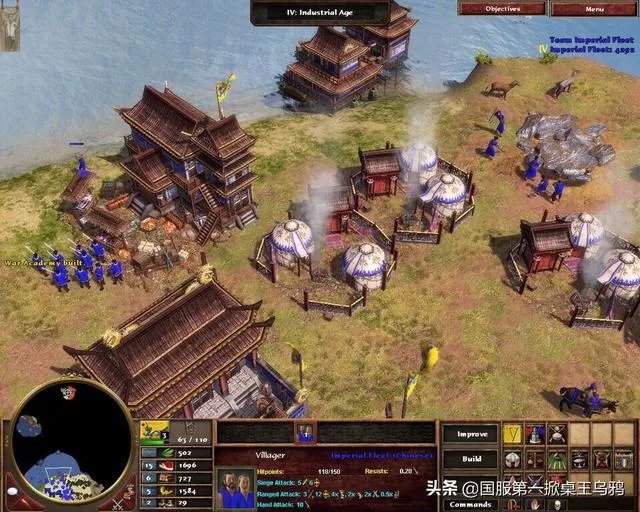Image resolution: width=640 pixels, height=512 pixels.
Task: Open the Commands tab
Action: click(x=470, y=504)
